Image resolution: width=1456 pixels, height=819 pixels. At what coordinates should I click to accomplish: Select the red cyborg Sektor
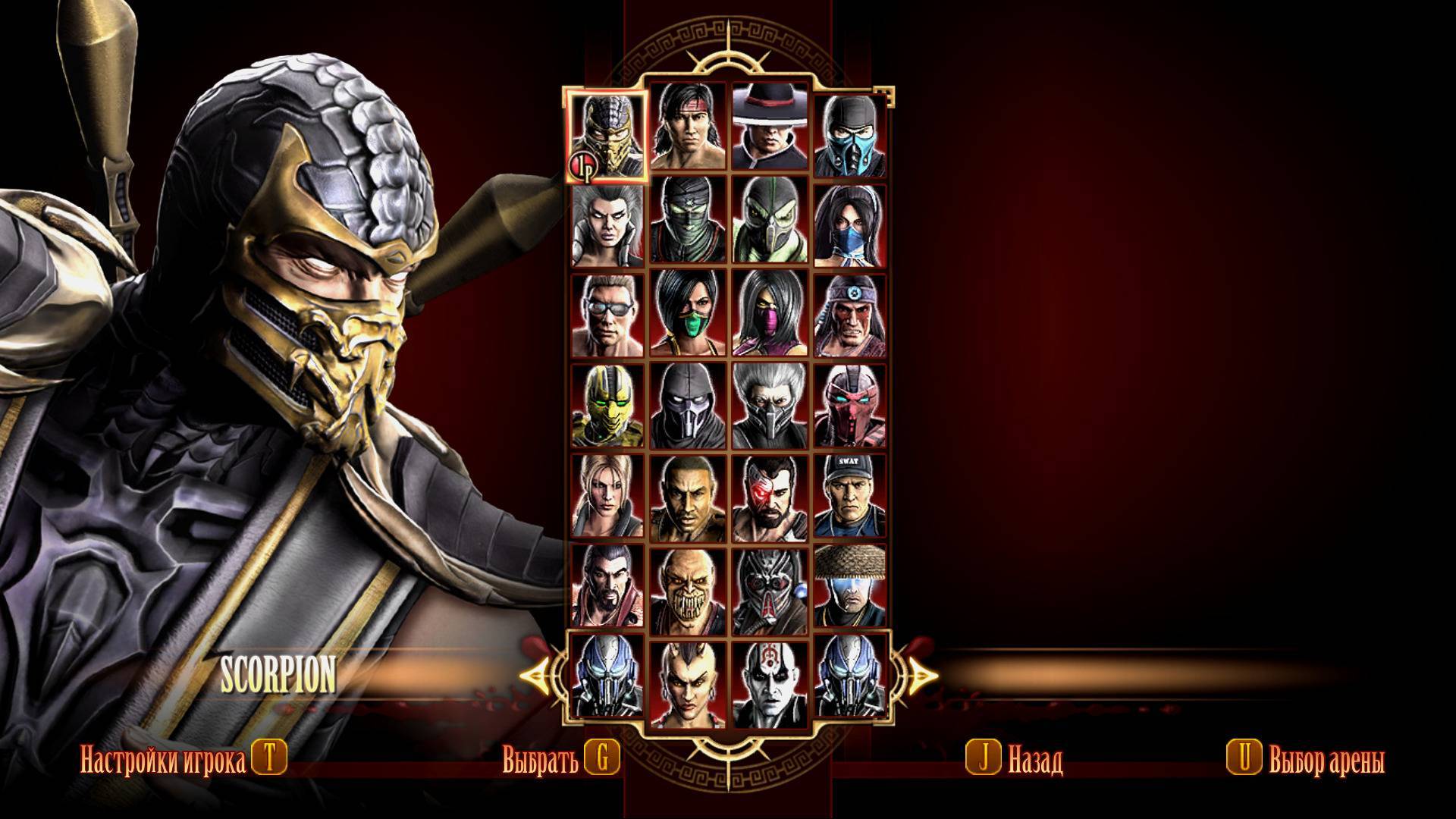pyautogui.click(x=850, y=406)
